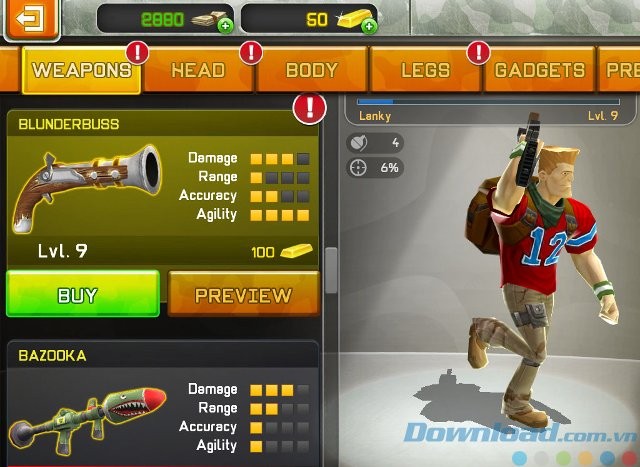
Task: Exit the shop with the back button
Action: point(32,17)
